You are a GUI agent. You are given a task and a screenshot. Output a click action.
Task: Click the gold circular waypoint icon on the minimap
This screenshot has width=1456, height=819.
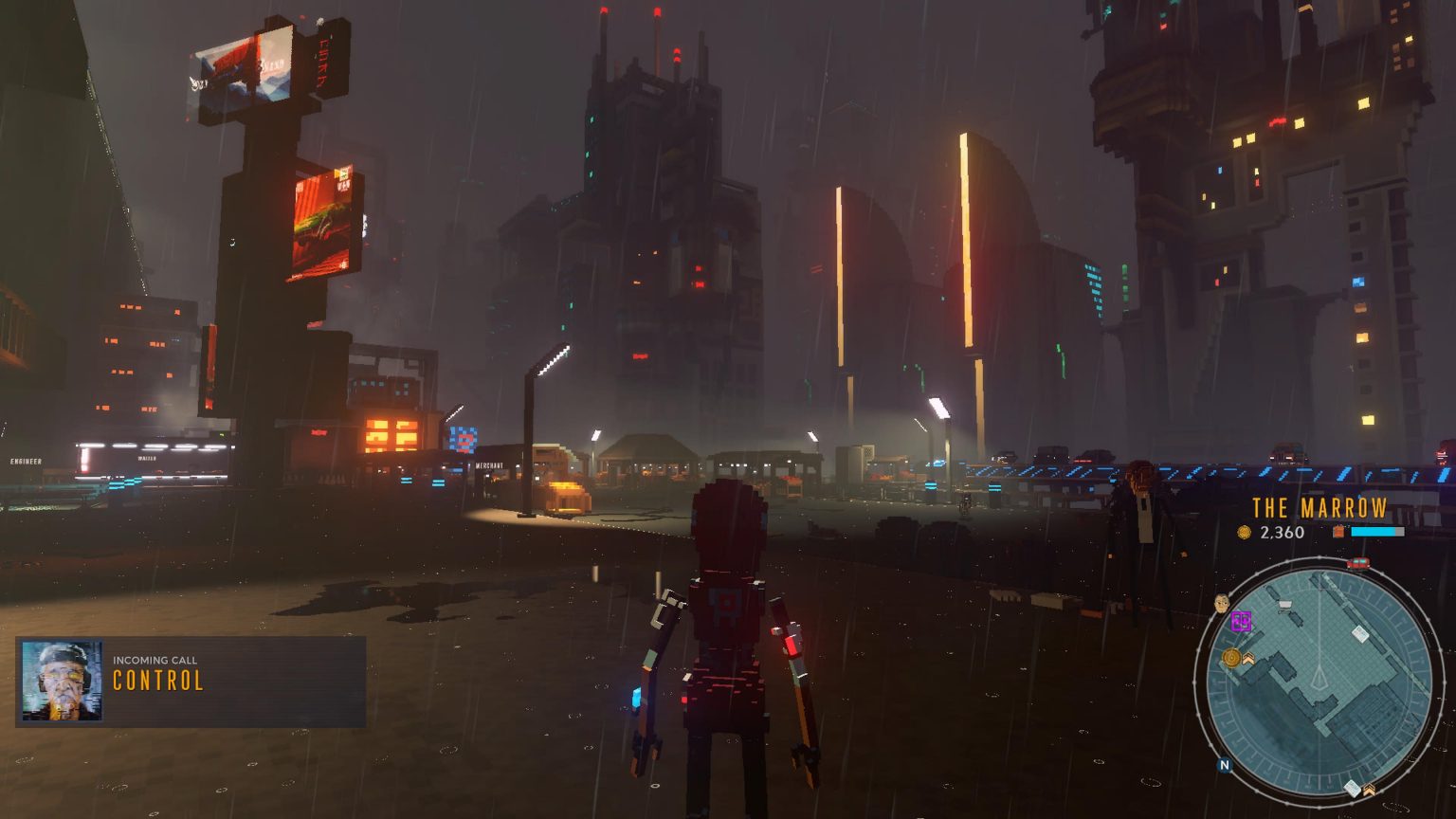1229,657
